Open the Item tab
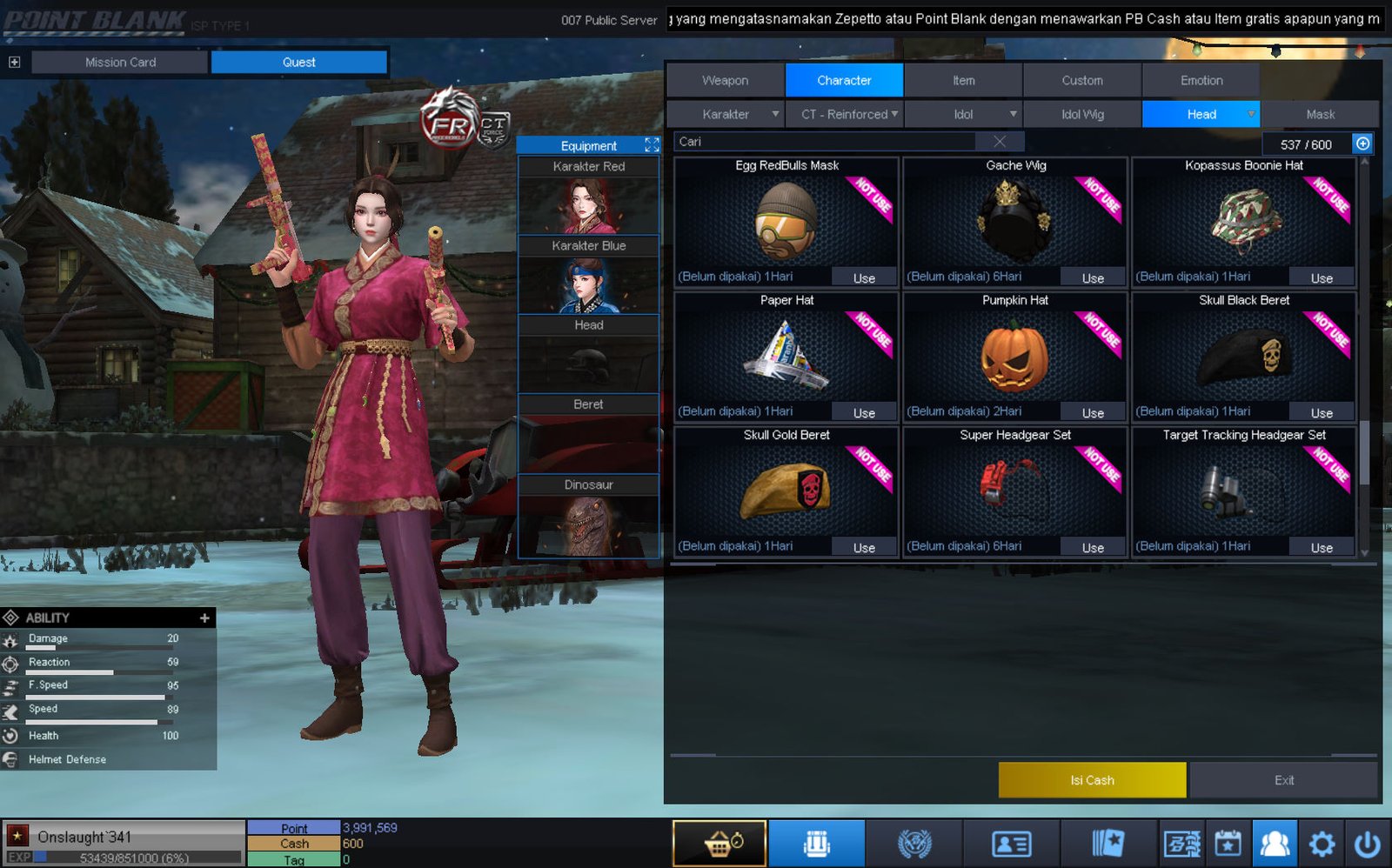The width and height of the screenshot is (1392, 868). 963,80
